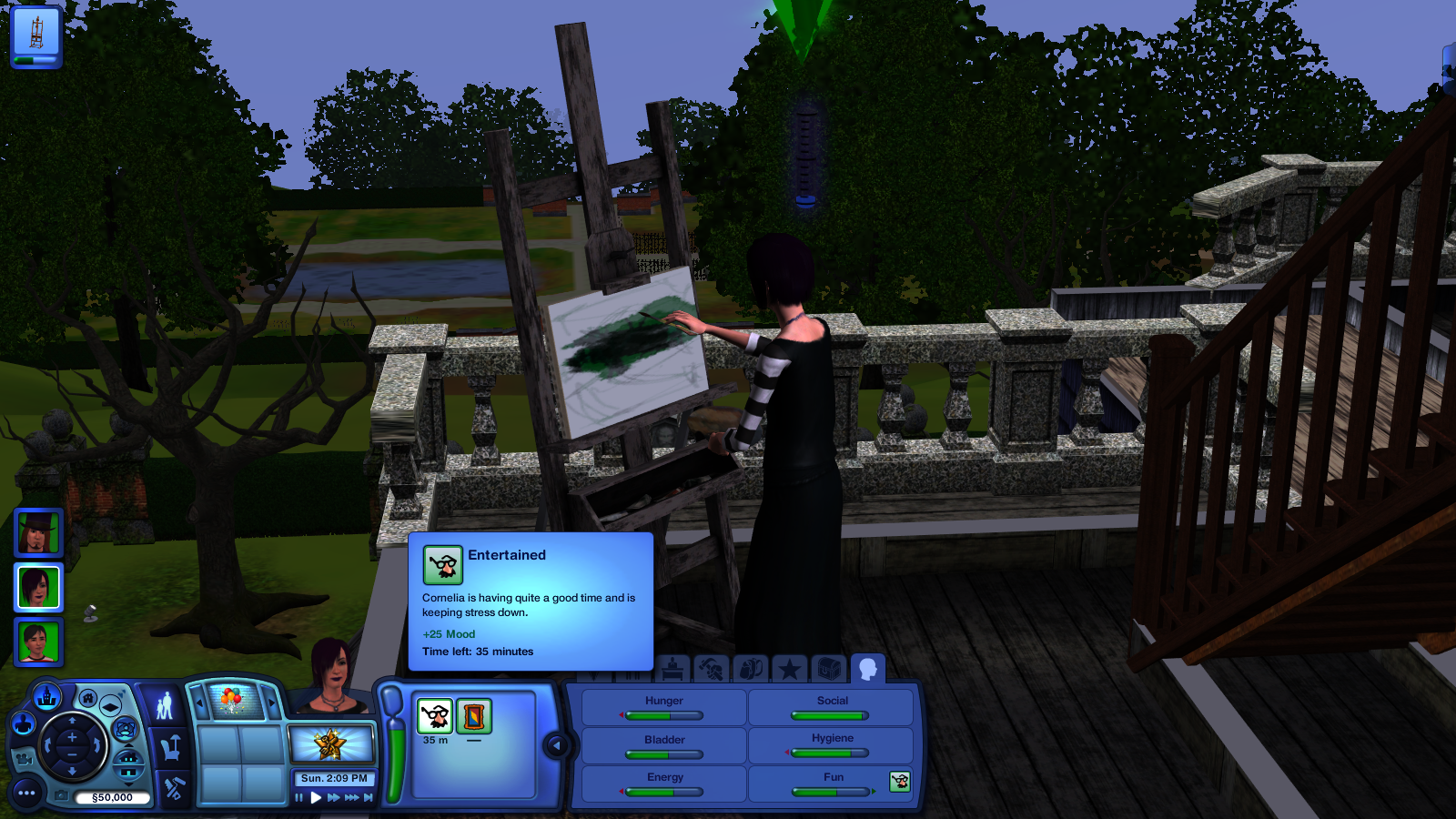Enter Build Mode with the saw icon
This screenshot has height=819, width=1456.
coord(173,788)
